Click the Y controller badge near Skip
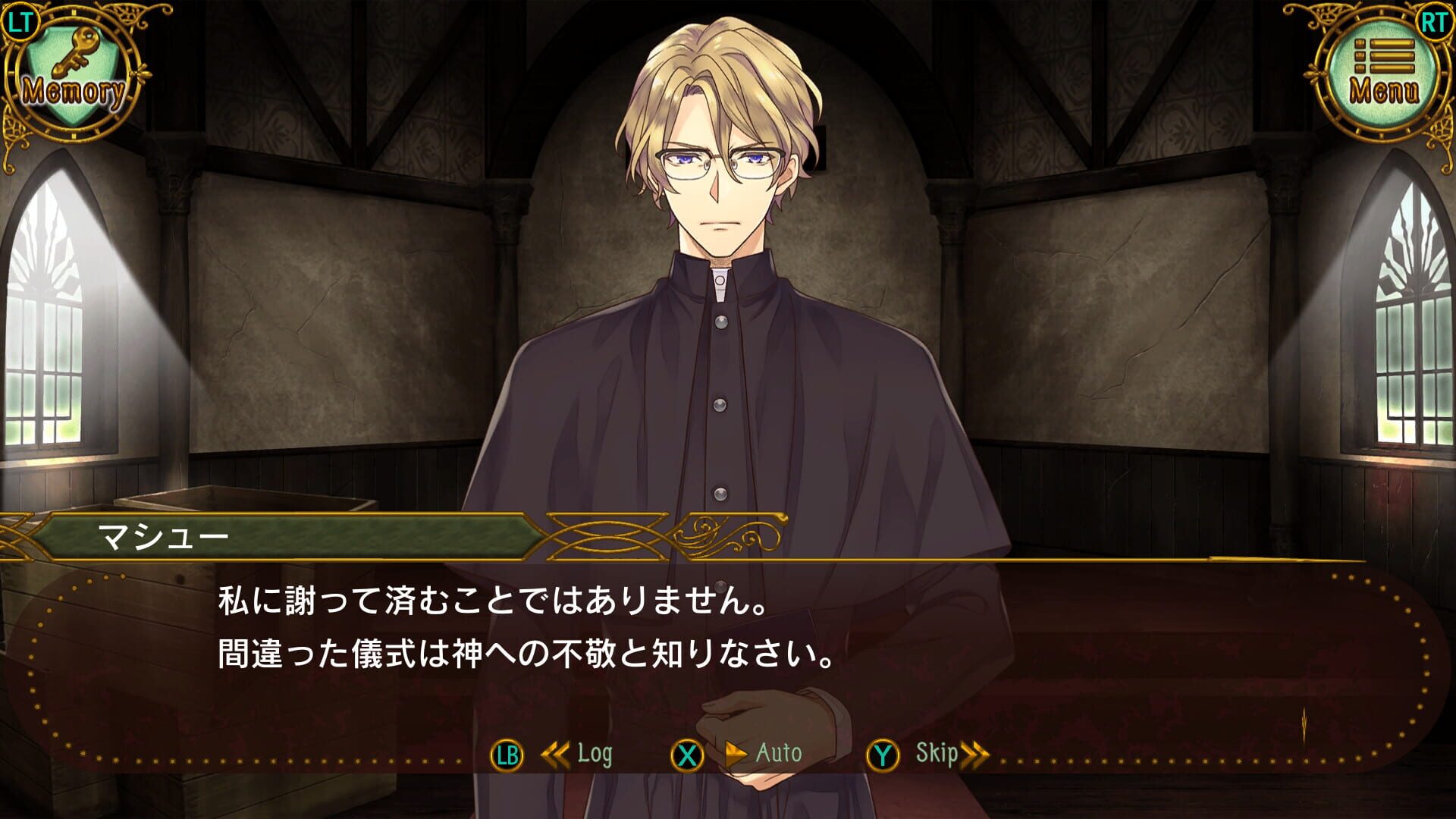 883,755
